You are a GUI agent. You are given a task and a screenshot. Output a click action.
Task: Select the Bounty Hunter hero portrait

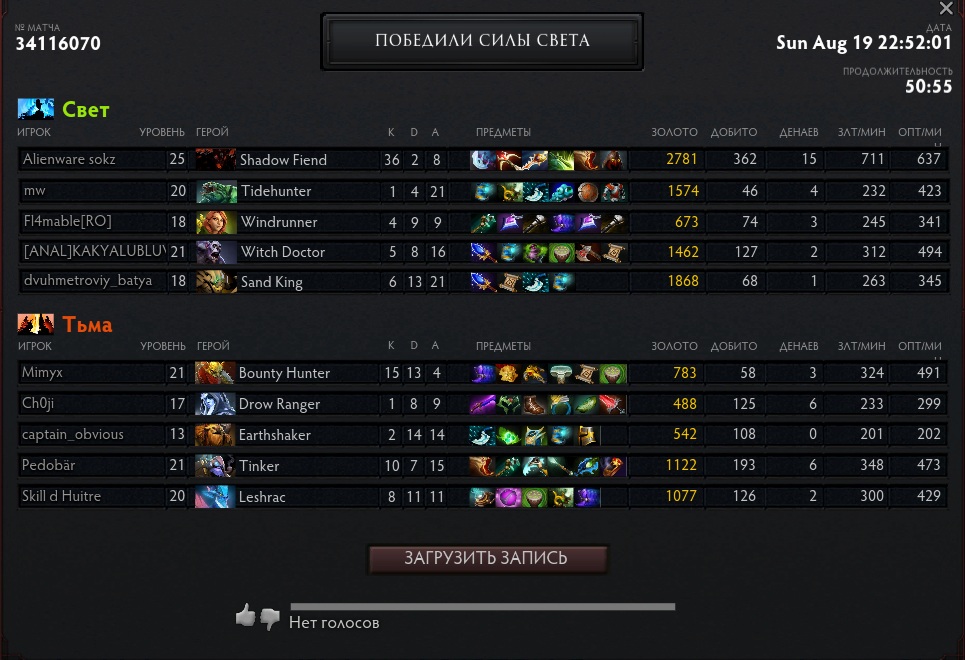tap(215, 373)
